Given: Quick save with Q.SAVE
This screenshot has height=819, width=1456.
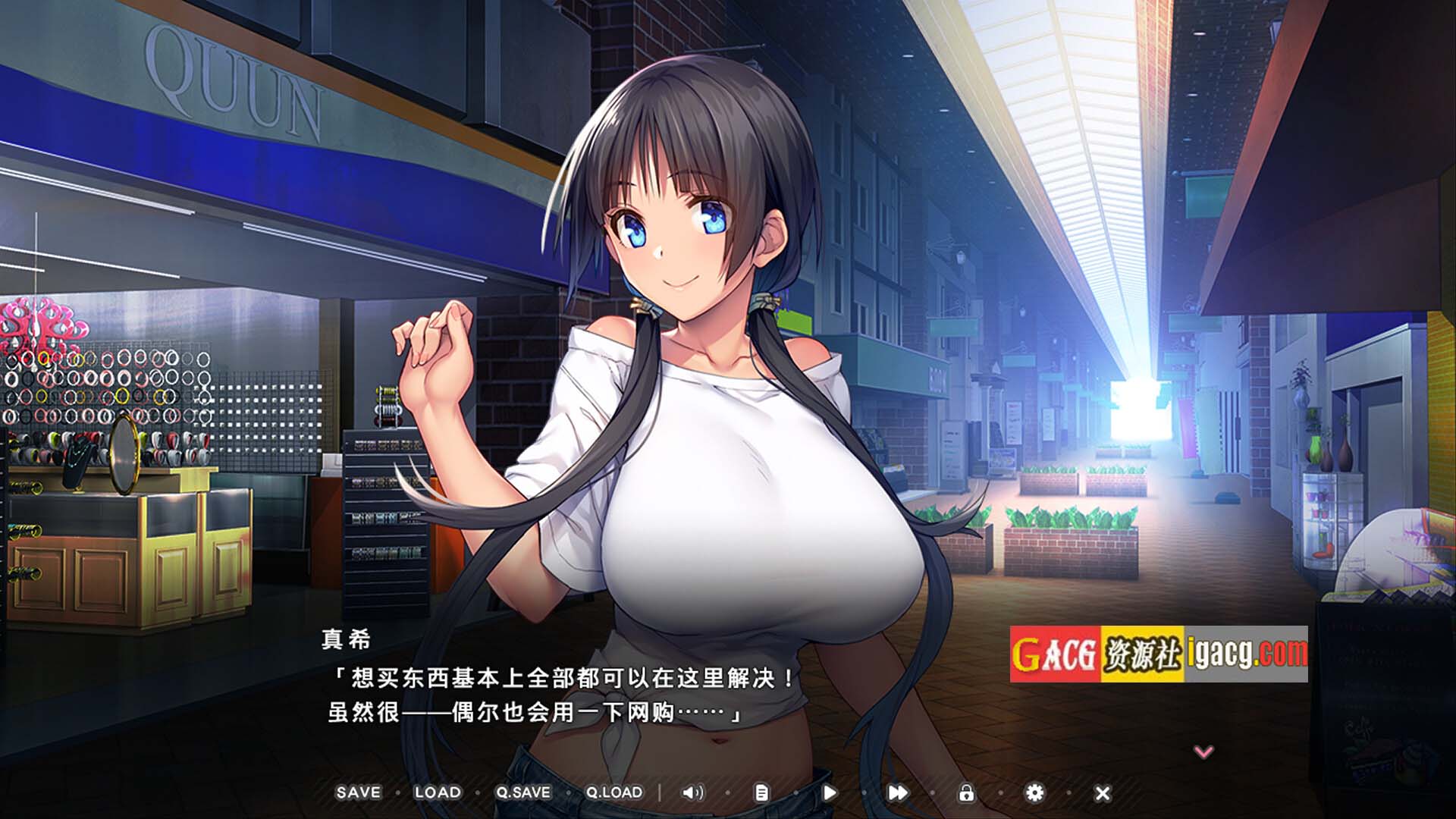Looking at the screenshot, I should (523, 792).
